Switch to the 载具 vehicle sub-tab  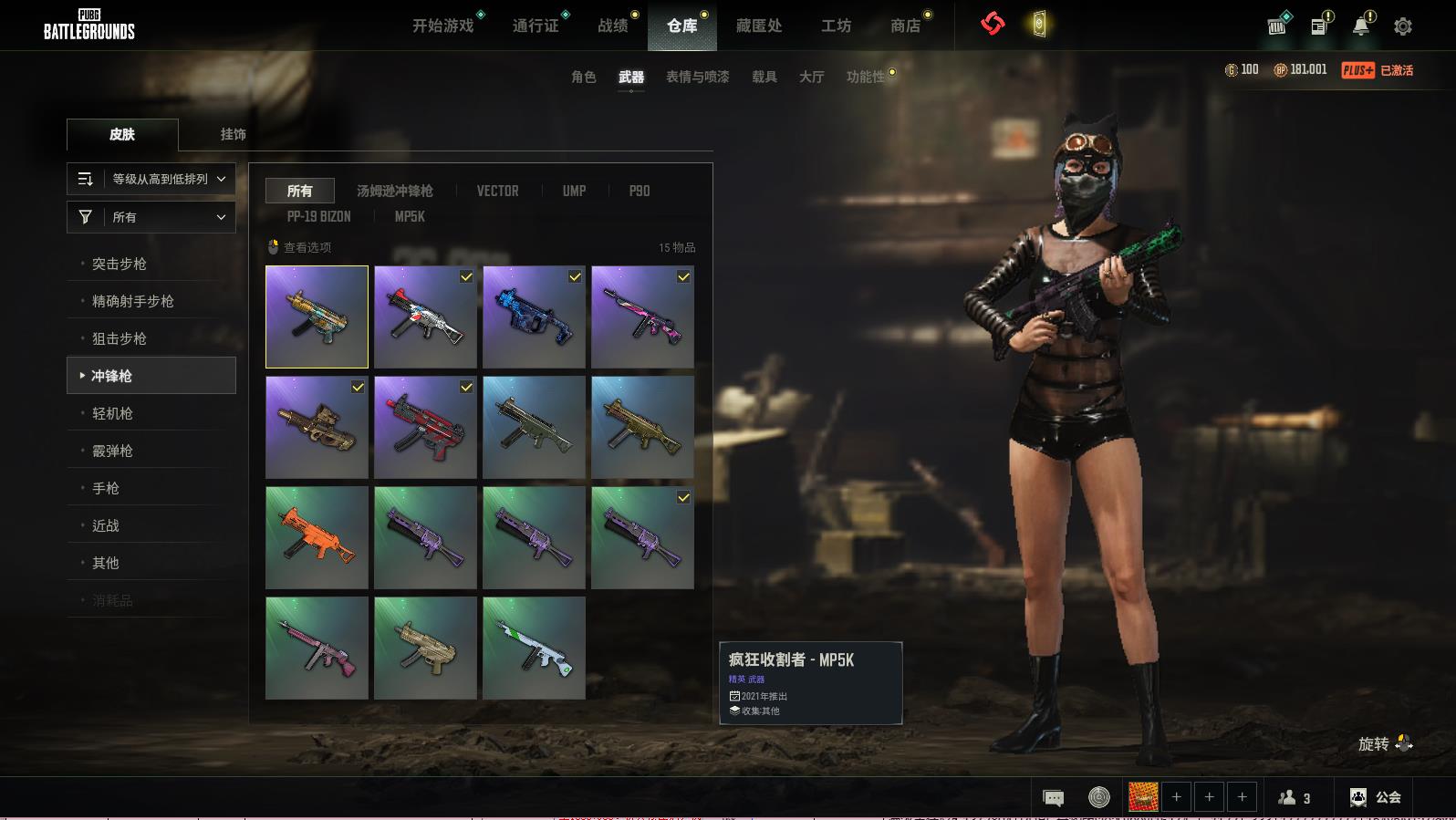click(764, 77)
